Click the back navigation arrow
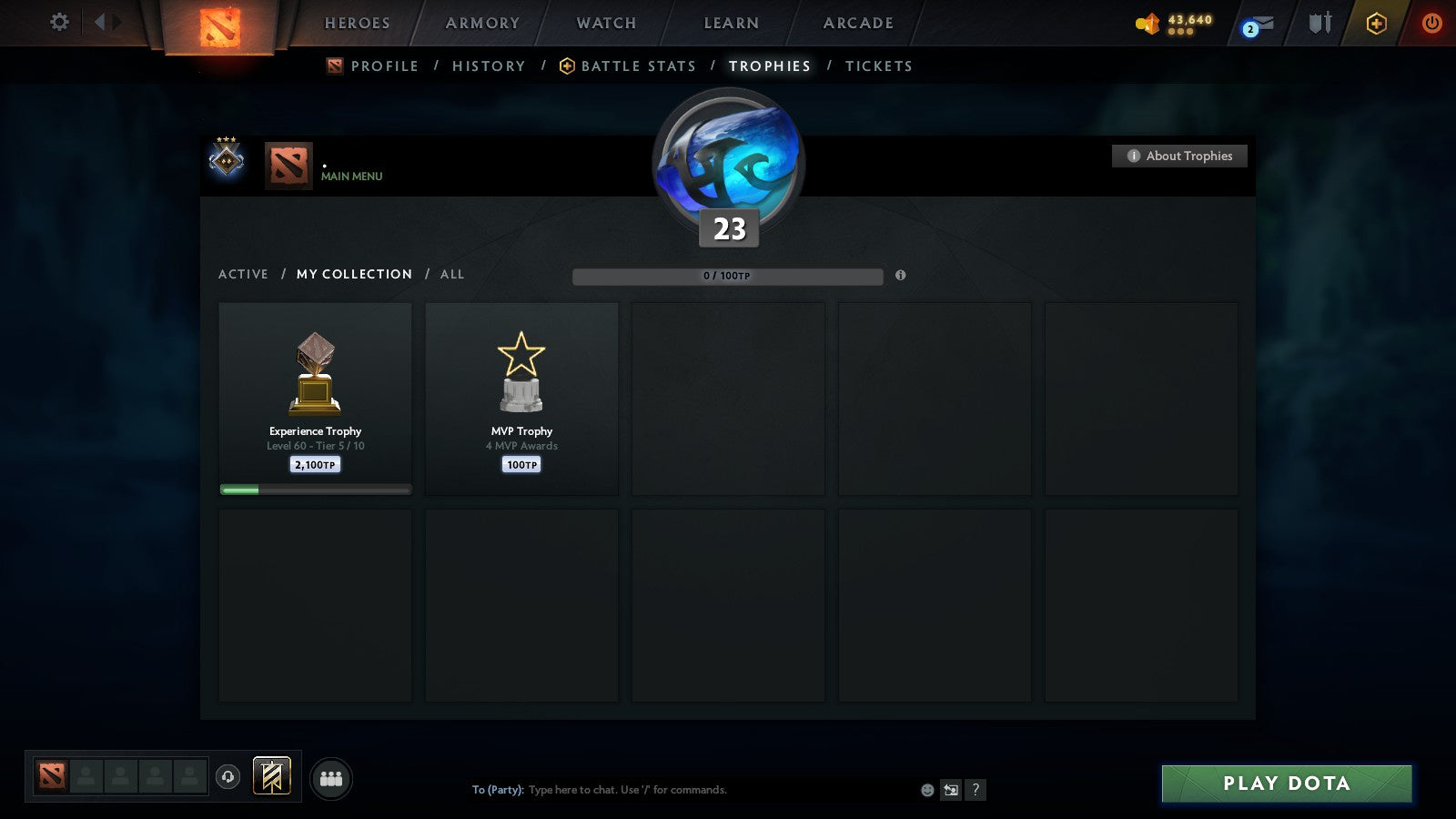The height and width of the screenshot is (819, 1456). point(102,23)
